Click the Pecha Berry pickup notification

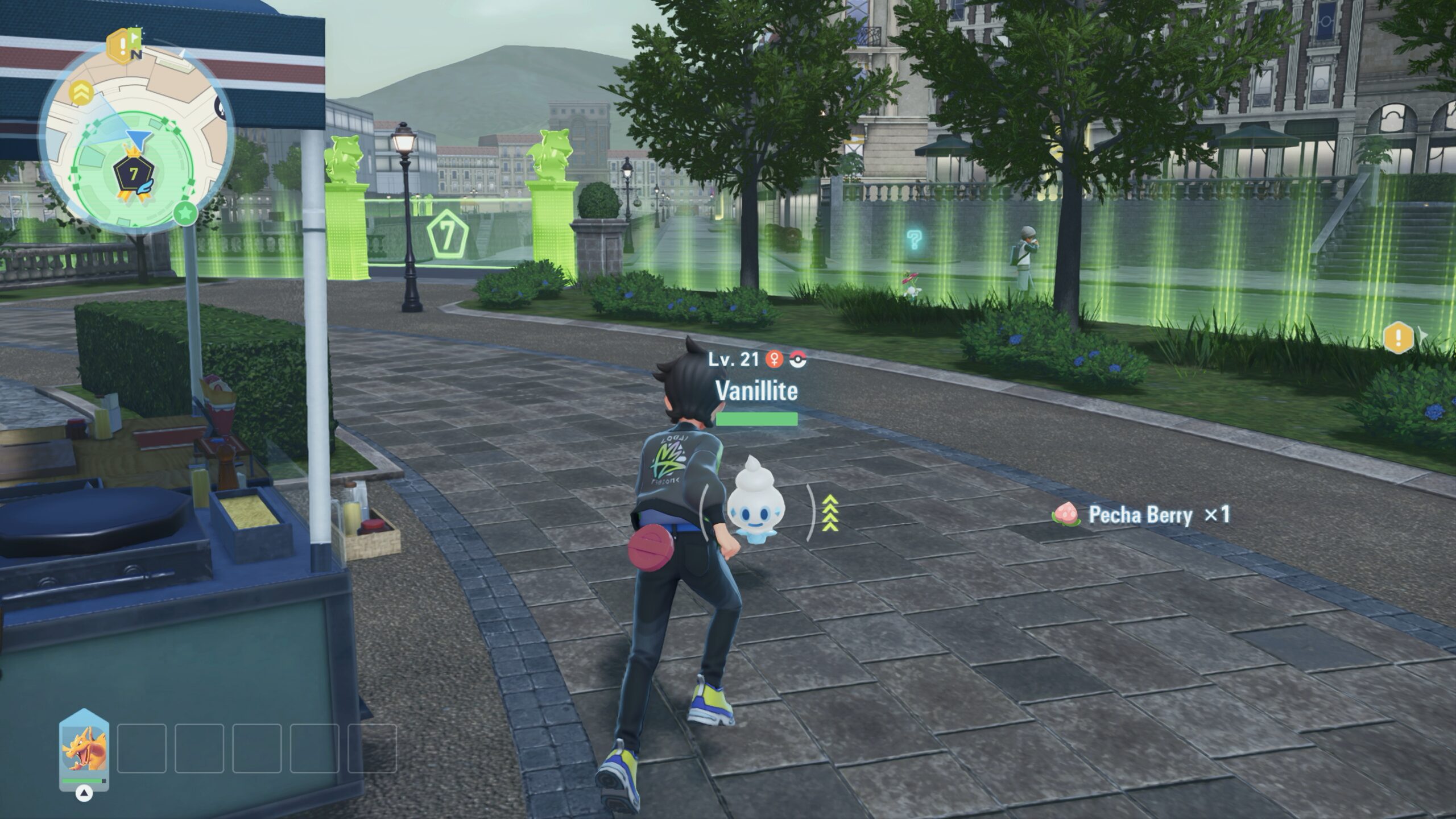(1141, 515)
